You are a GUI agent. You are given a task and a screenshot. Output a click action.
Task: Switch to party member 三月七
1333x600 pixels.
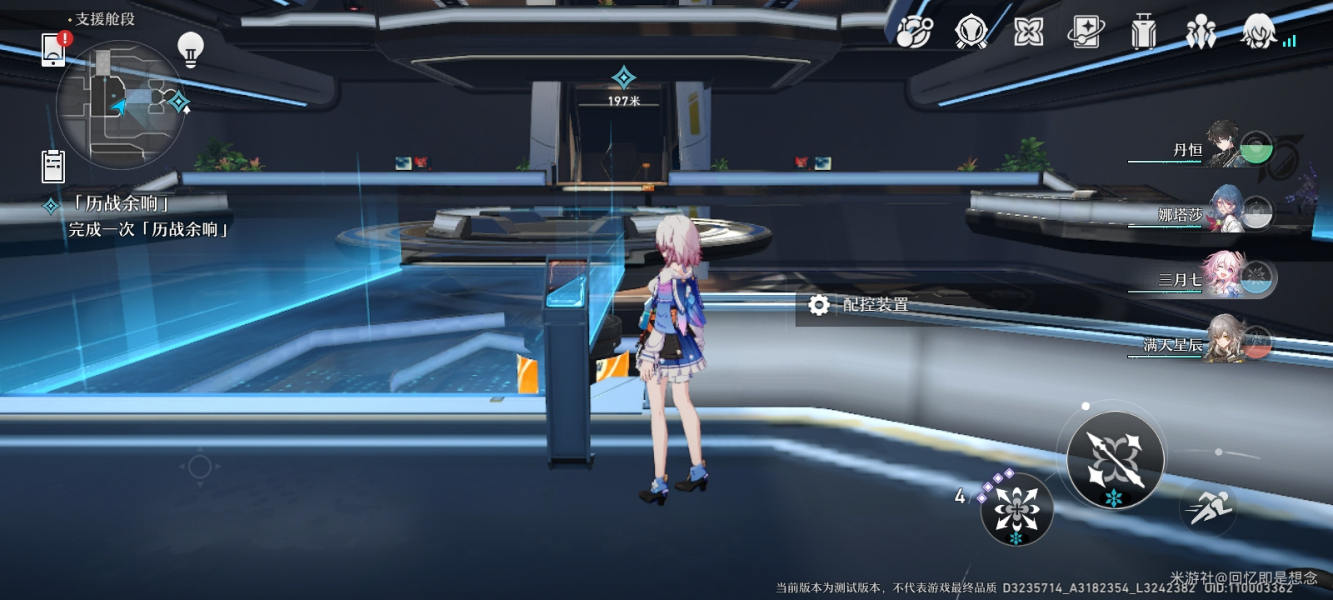pyautogui.click(x=1208, y=279)
